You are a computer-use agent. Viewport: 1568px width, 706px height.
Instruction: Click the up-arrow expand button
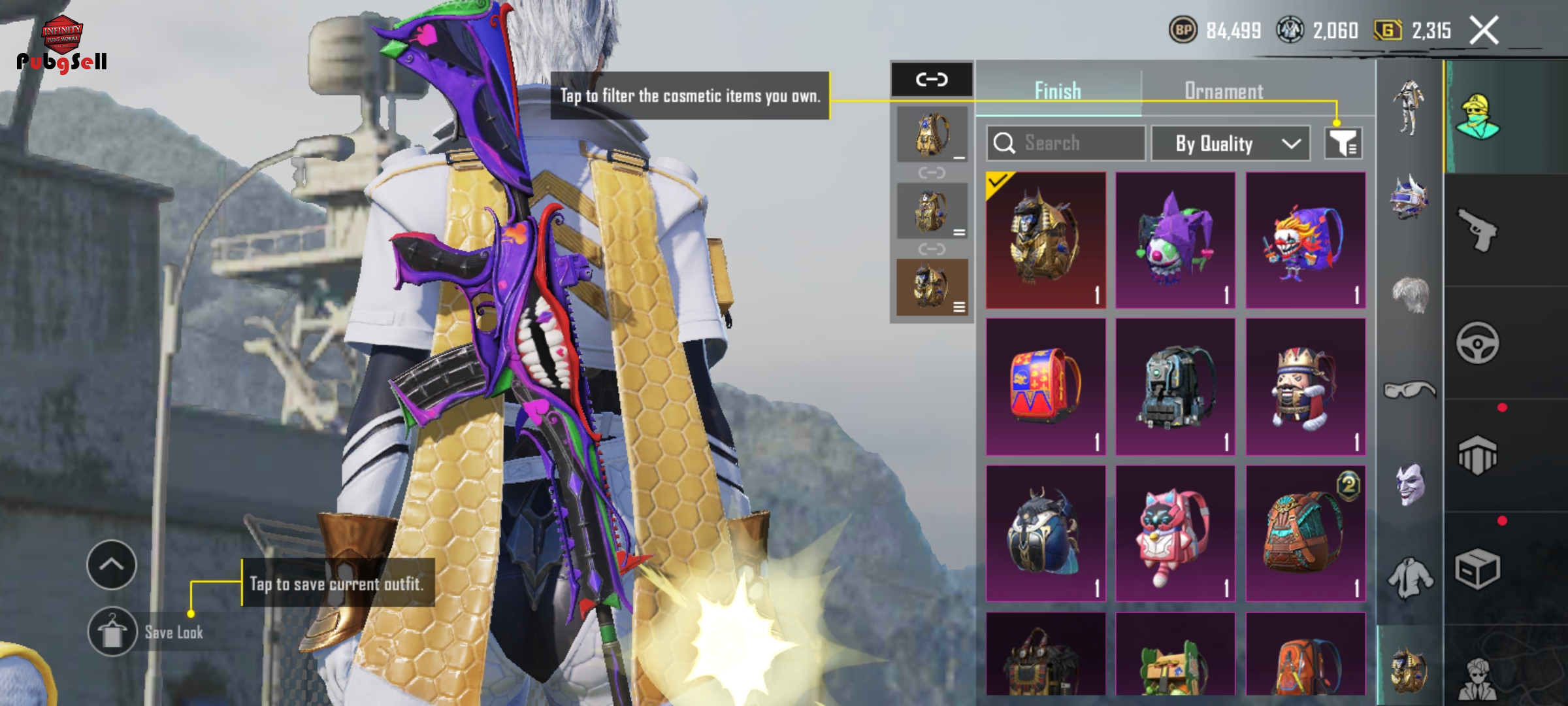tap(112, 564)
